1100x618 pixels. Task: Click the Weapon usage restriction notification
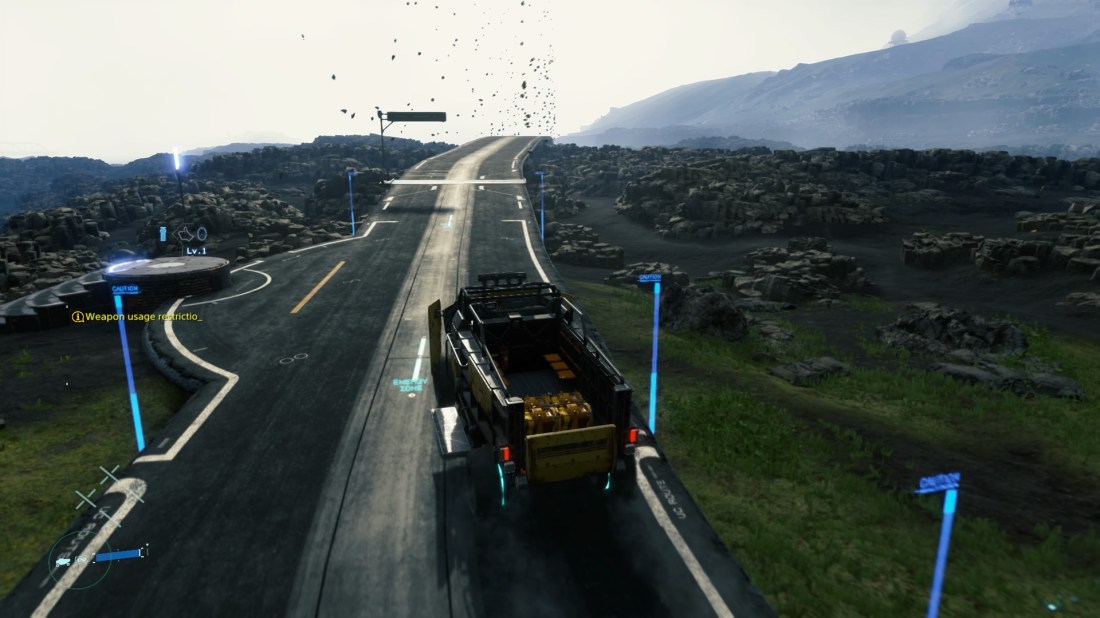click(137, 317)
